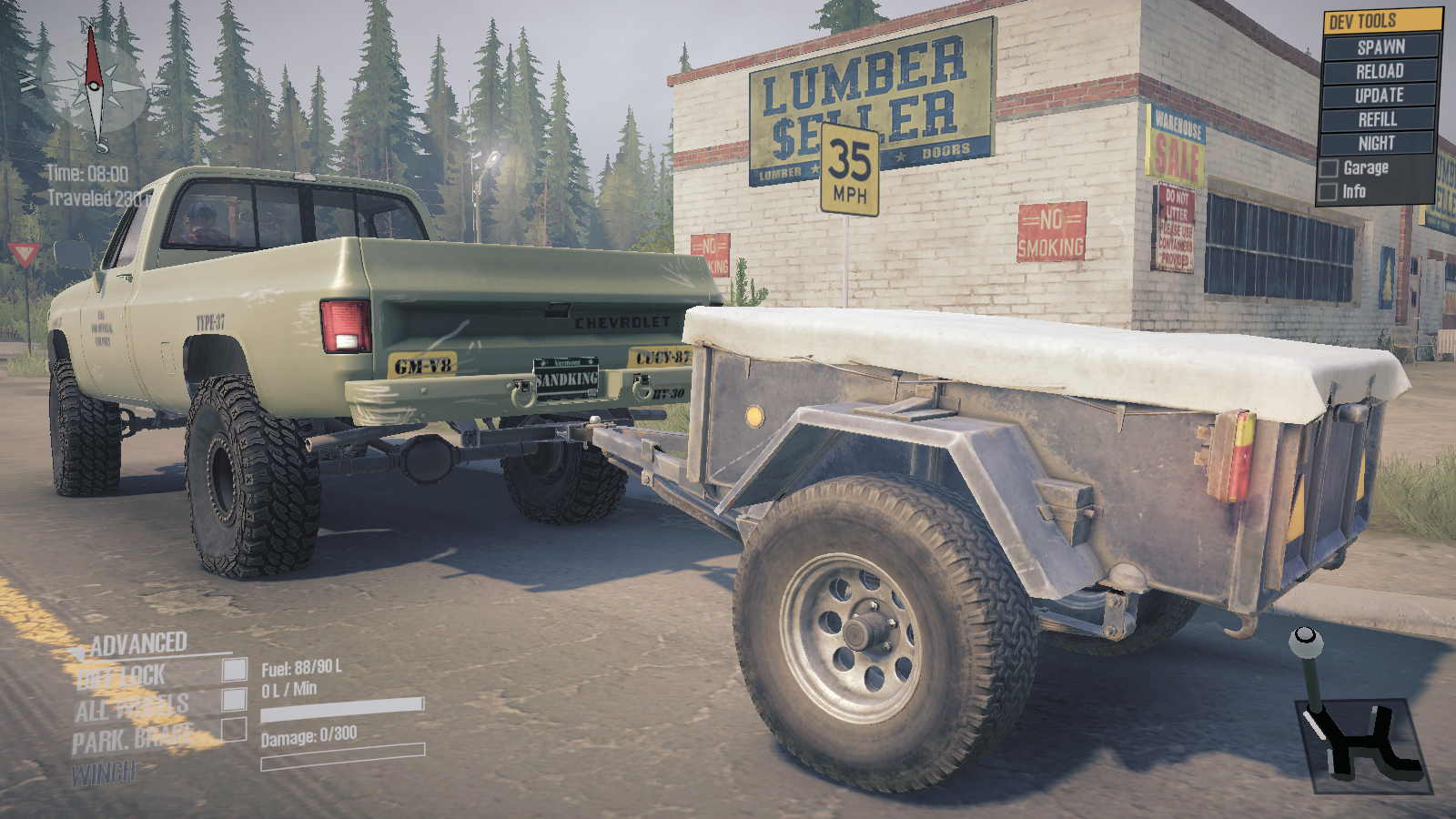The height and width of the screenshot is (819, 1456).
Task: Tick the Garage checkbox
Action: click(1330, 168)
